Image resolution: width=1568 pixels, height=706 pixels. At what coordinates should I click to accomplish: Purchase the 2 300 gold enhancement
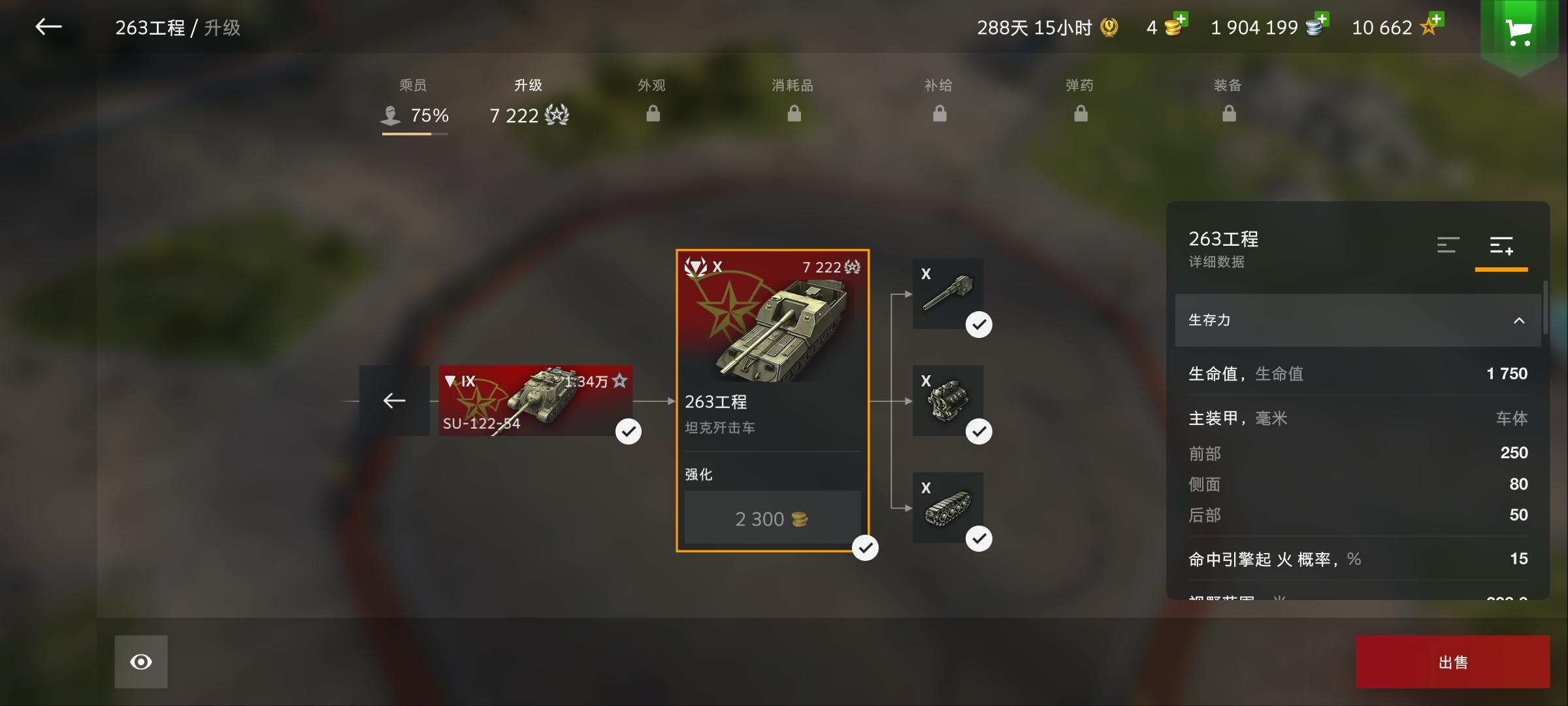772,518
